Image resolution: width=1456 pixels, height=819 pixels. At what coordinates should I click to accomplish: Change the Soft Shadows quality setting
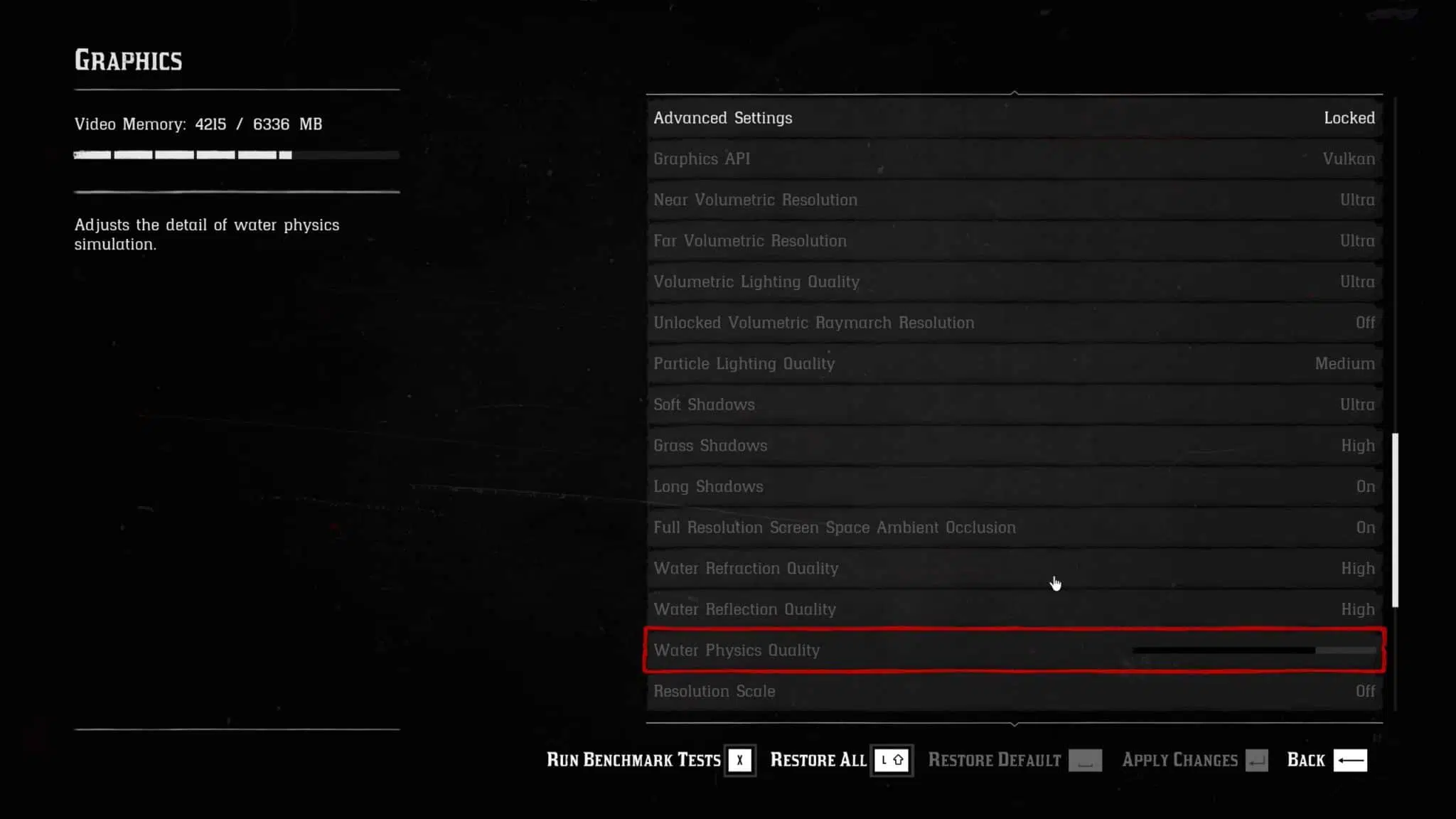pyautogui.click(x=1015, y=405)
